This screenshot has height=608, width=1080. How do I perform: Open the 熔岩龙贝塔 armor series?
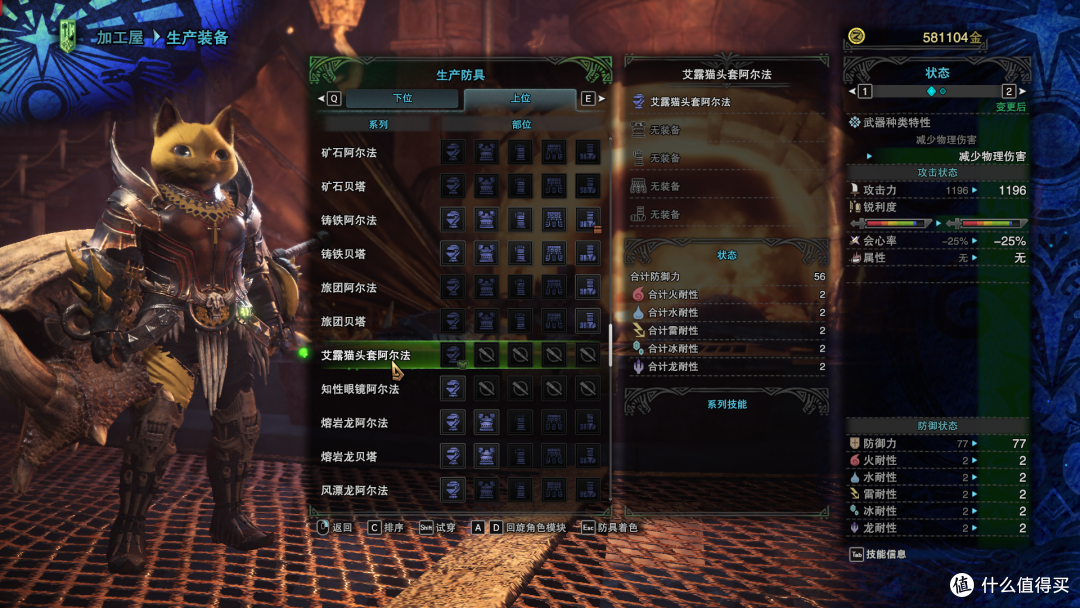(x=349, y=457)
